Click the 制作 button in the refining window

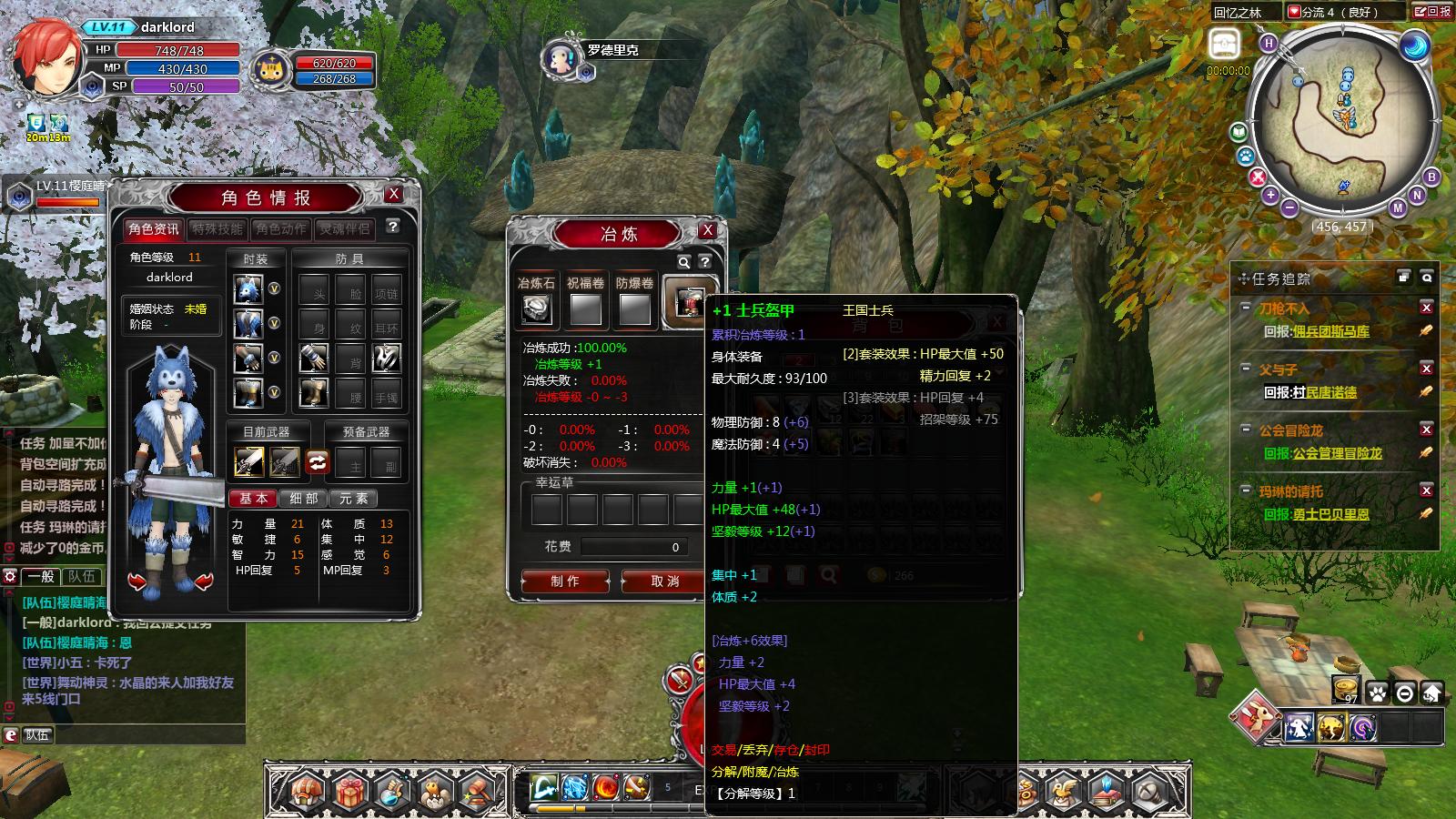coord(564,581)
